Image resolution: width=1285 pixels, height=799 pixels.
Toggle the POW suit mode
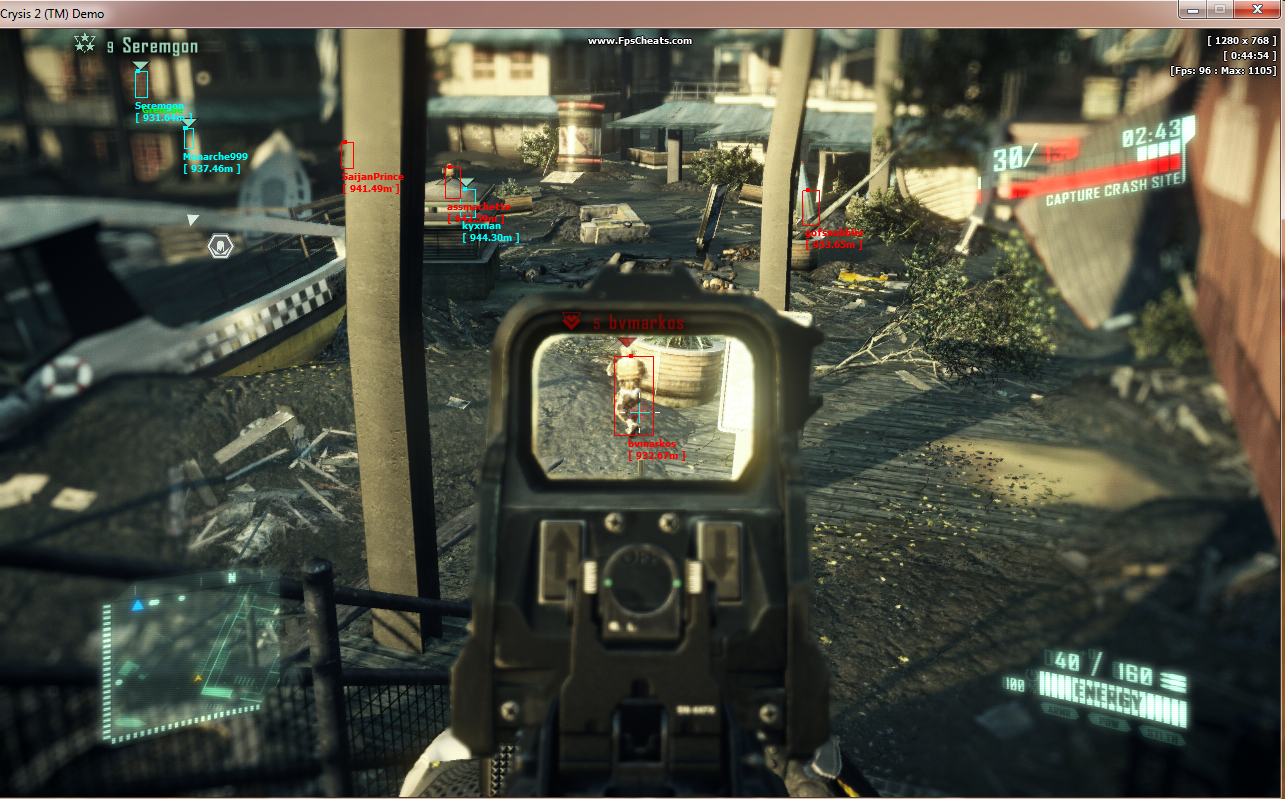[1111, 723]
